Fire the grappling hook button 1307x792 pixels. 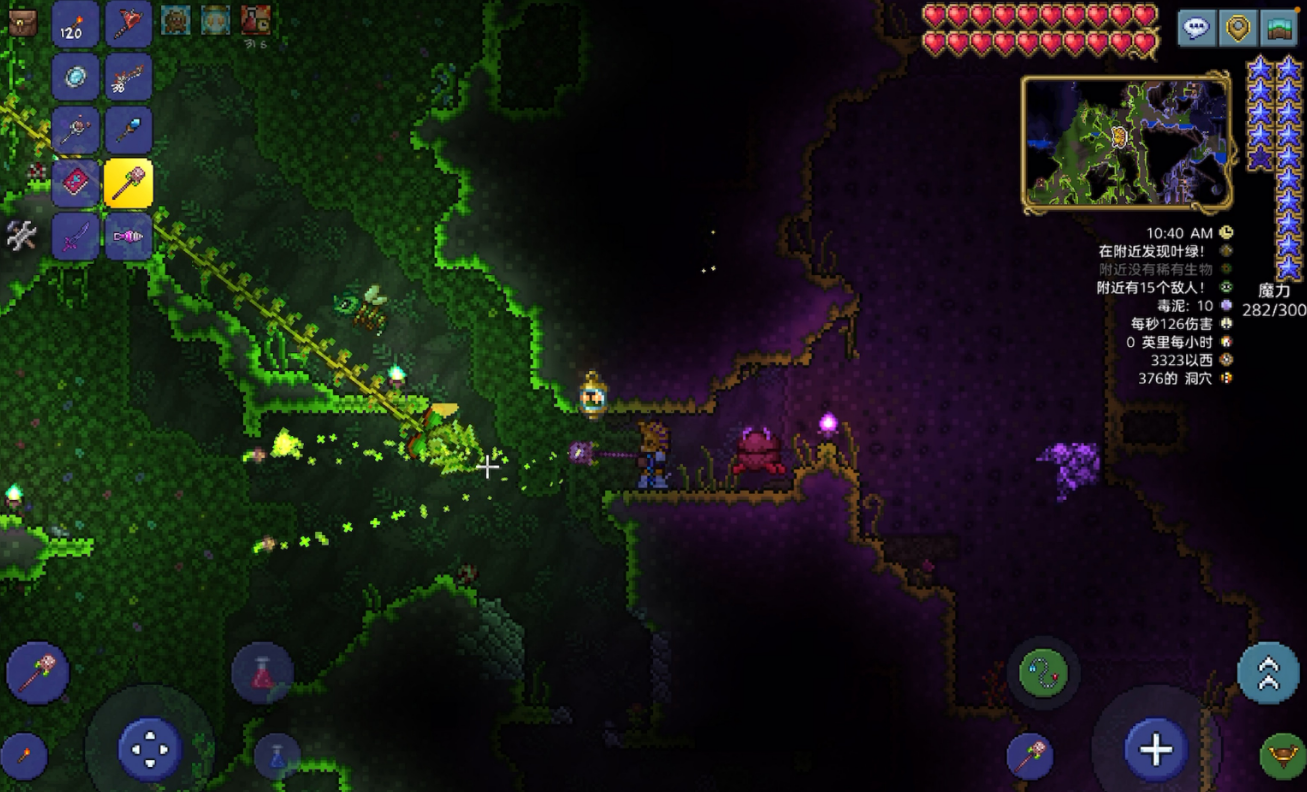(x=1043, y=673)
